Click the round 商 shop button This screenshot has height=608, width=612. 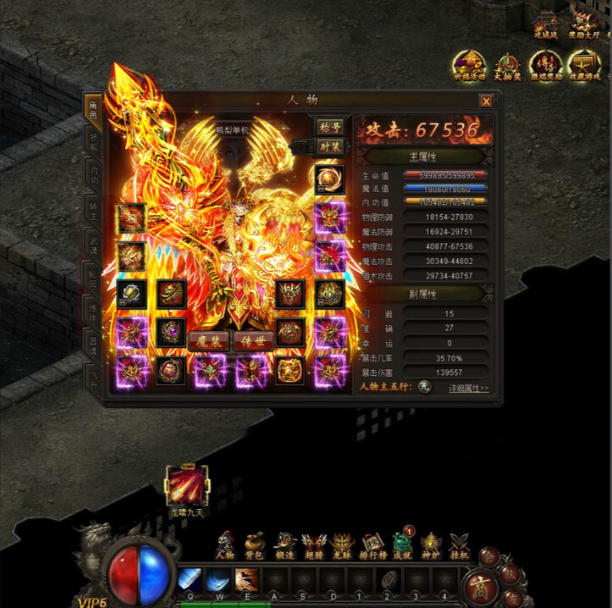(481, 585)
